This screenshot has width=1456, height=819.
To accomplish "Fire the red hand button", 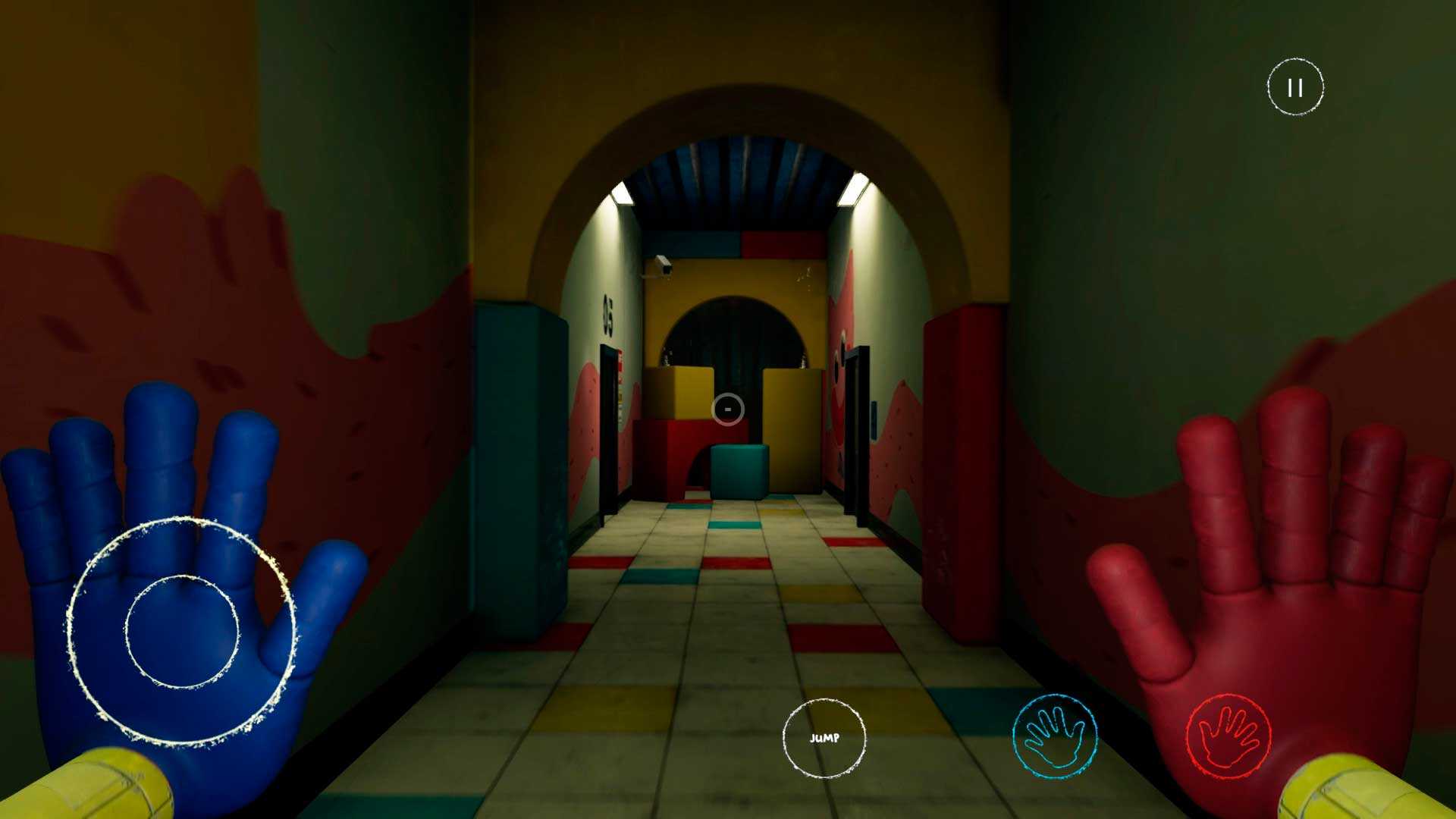I will 1228,736.
